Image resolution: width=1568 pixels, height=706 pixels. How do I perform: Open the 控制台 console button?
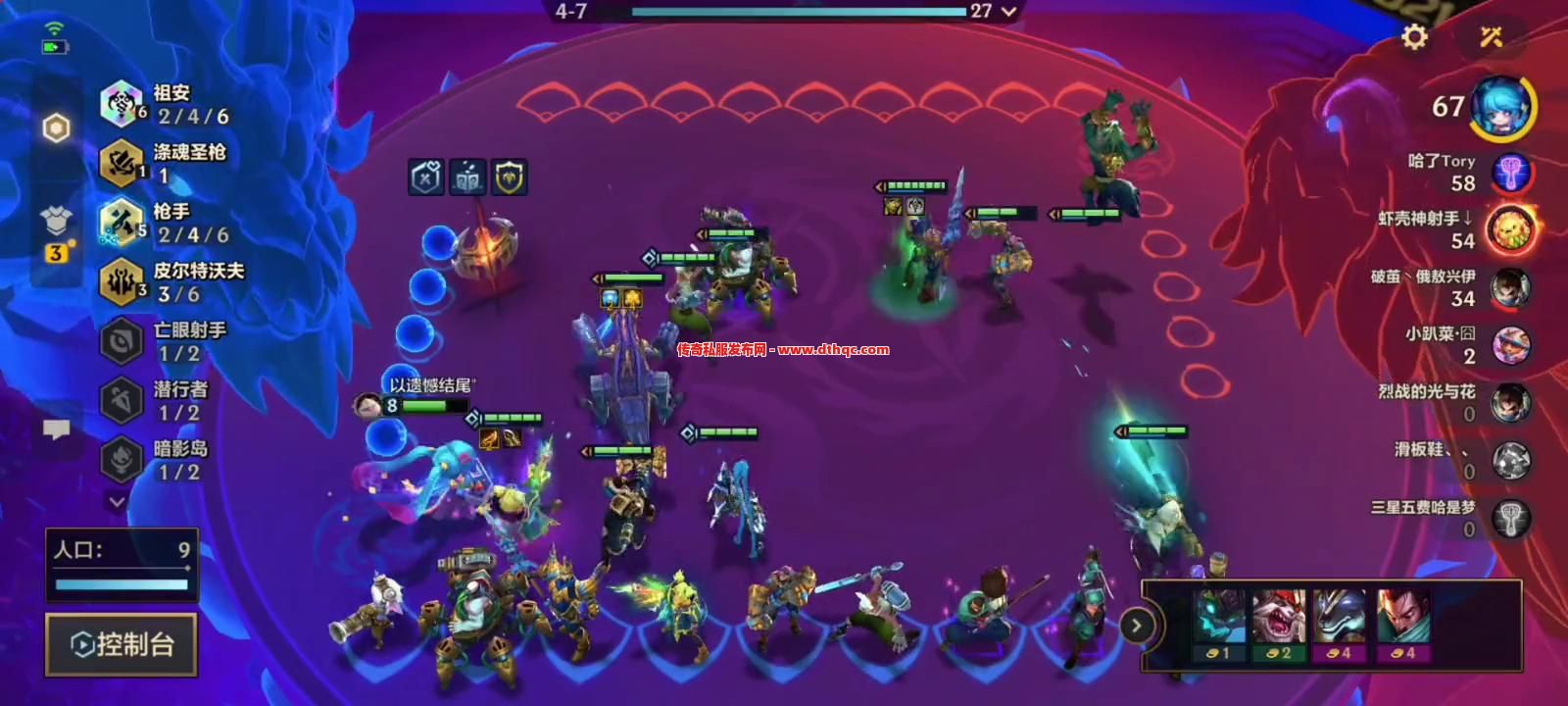pos(122,644)
